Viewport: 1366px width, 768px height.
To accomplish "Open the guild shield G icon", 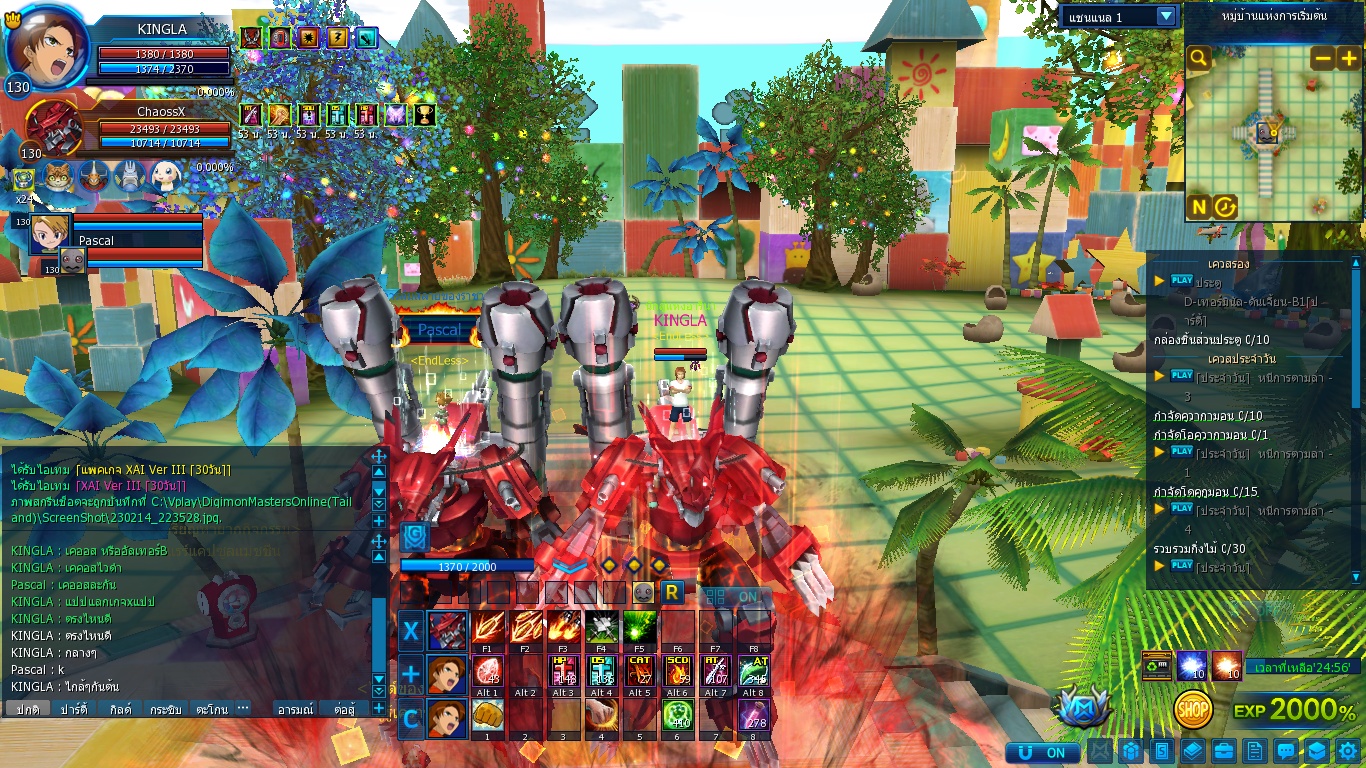I will pos(415,538).
